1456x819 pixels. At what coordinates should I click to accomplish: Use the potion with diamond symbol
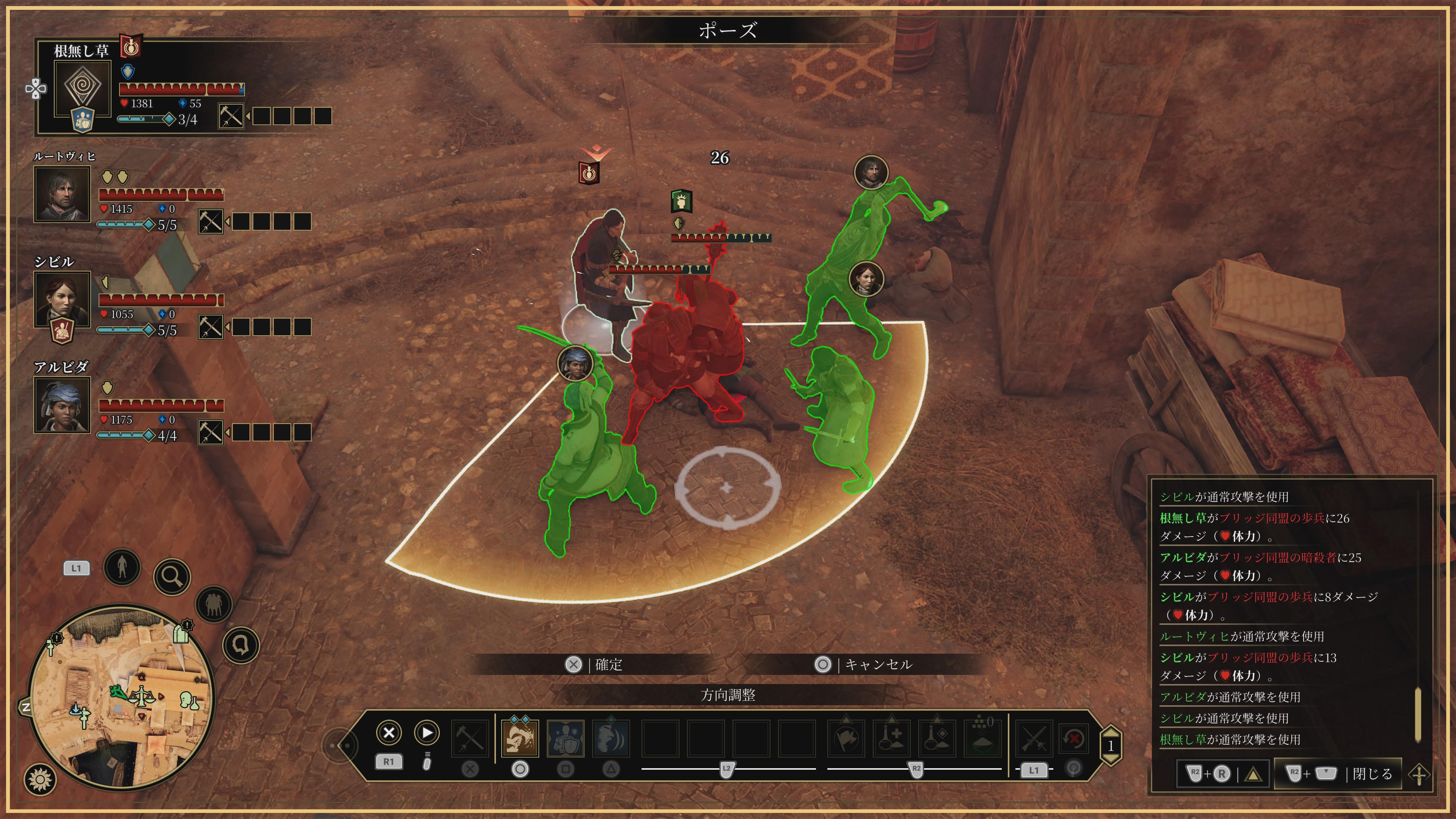(x=937, y=737)
